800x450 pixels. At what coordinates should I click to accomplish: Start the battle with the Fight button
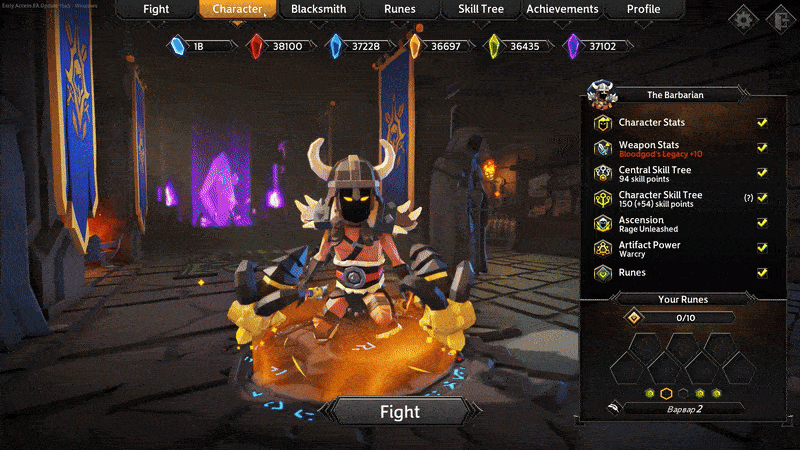pos(399,411)
